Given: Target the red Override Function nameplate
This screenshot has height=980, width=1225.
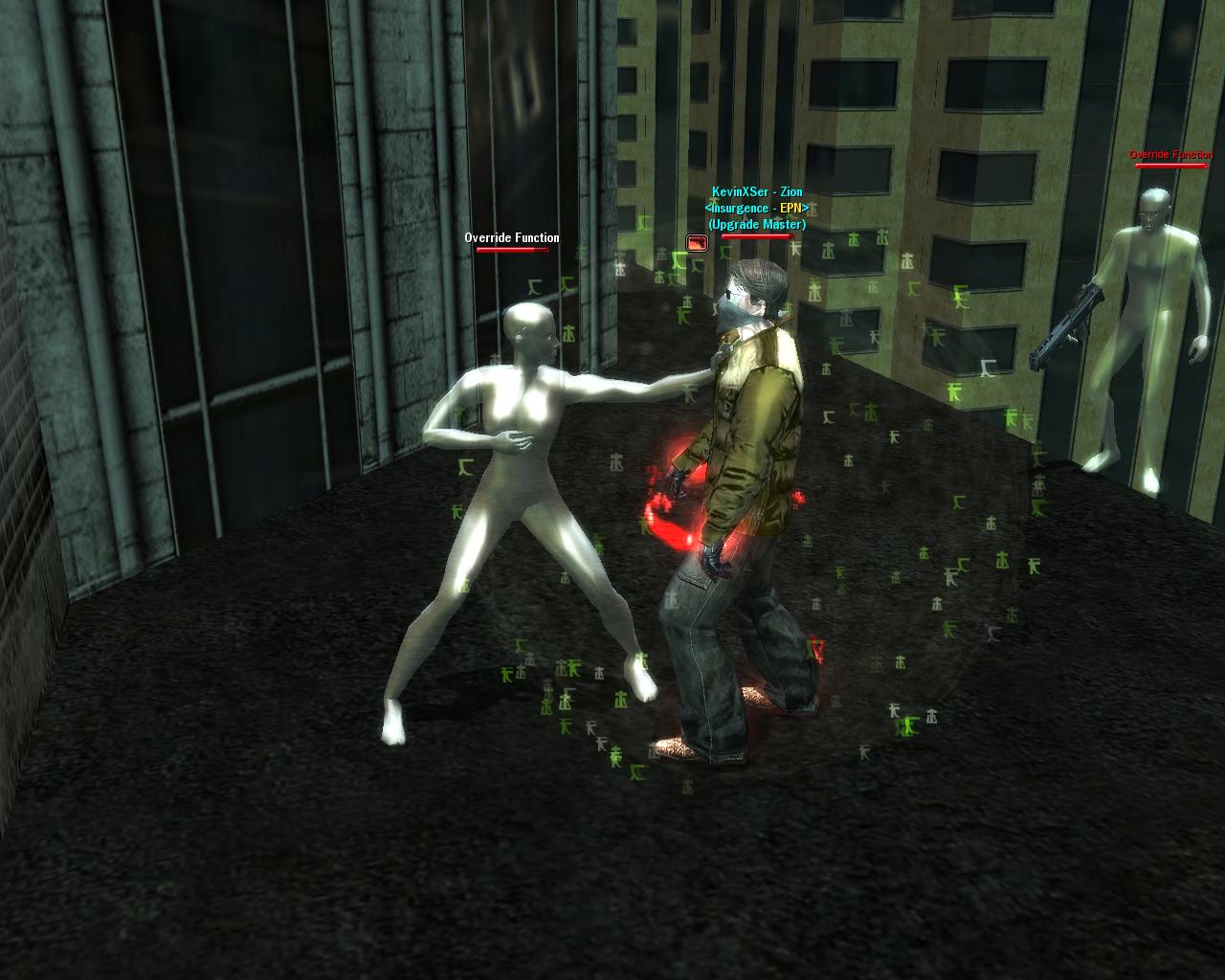Looking at the screenshot, I should [x=1170, y=155].
